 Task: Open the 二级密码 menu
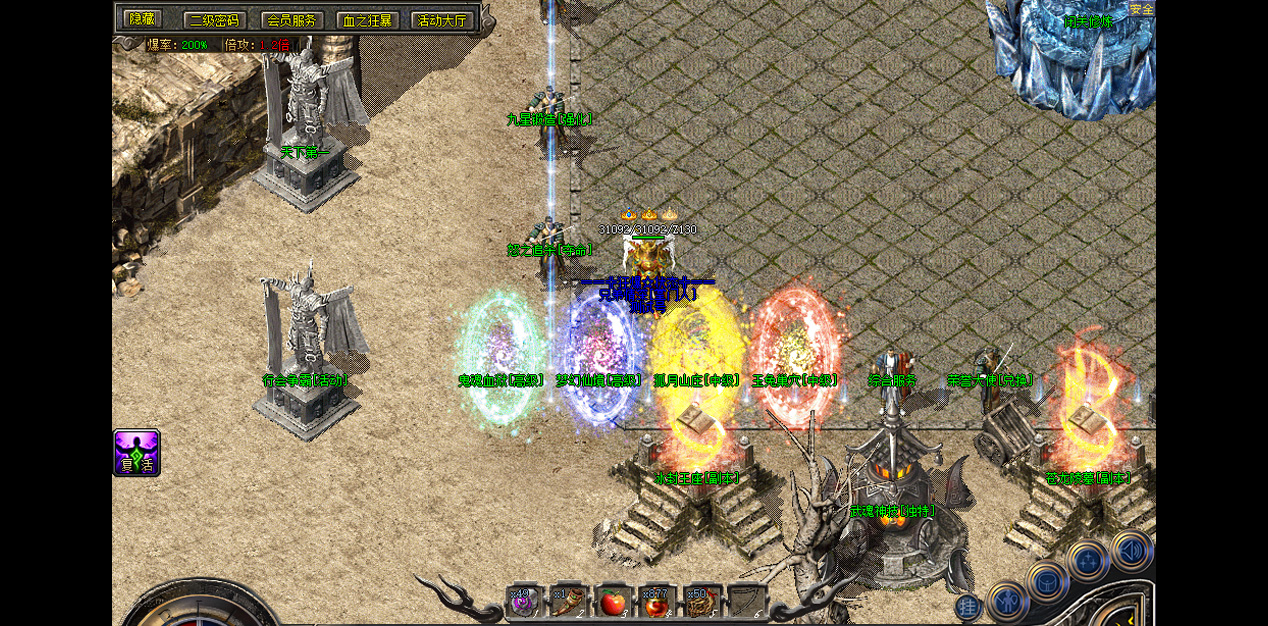click(x=214, y=20)
